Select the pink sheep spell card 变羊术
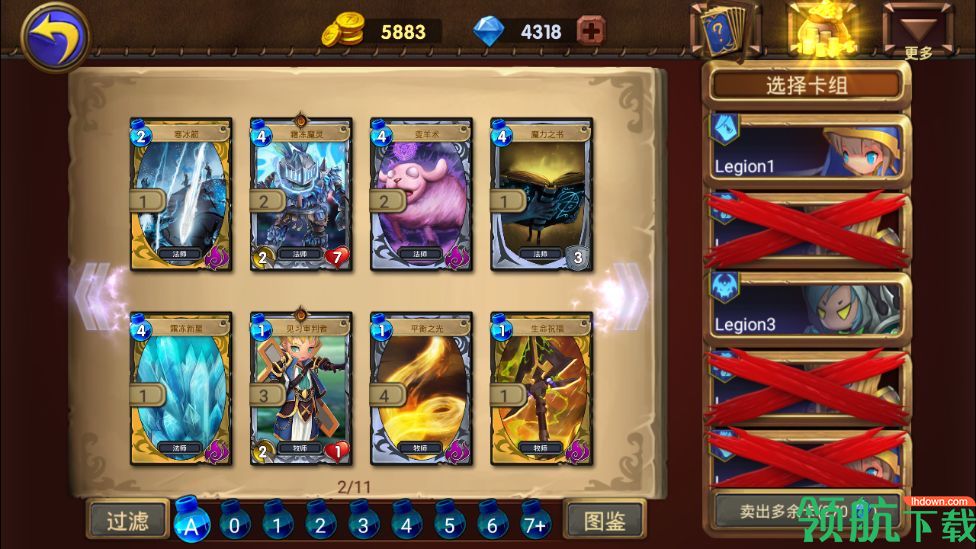Screen dimensions: 976x549 pyautogui.click(x=421, y=194)
